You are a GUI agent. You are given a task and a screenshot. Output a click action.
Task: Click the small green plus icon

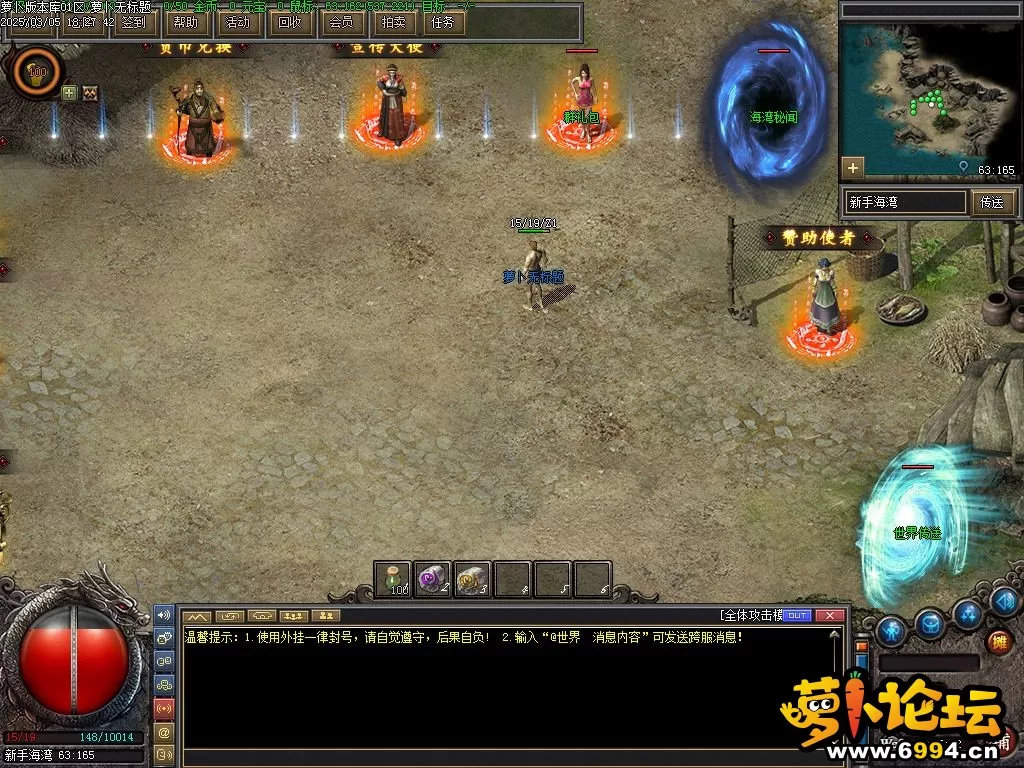(69, 93)
